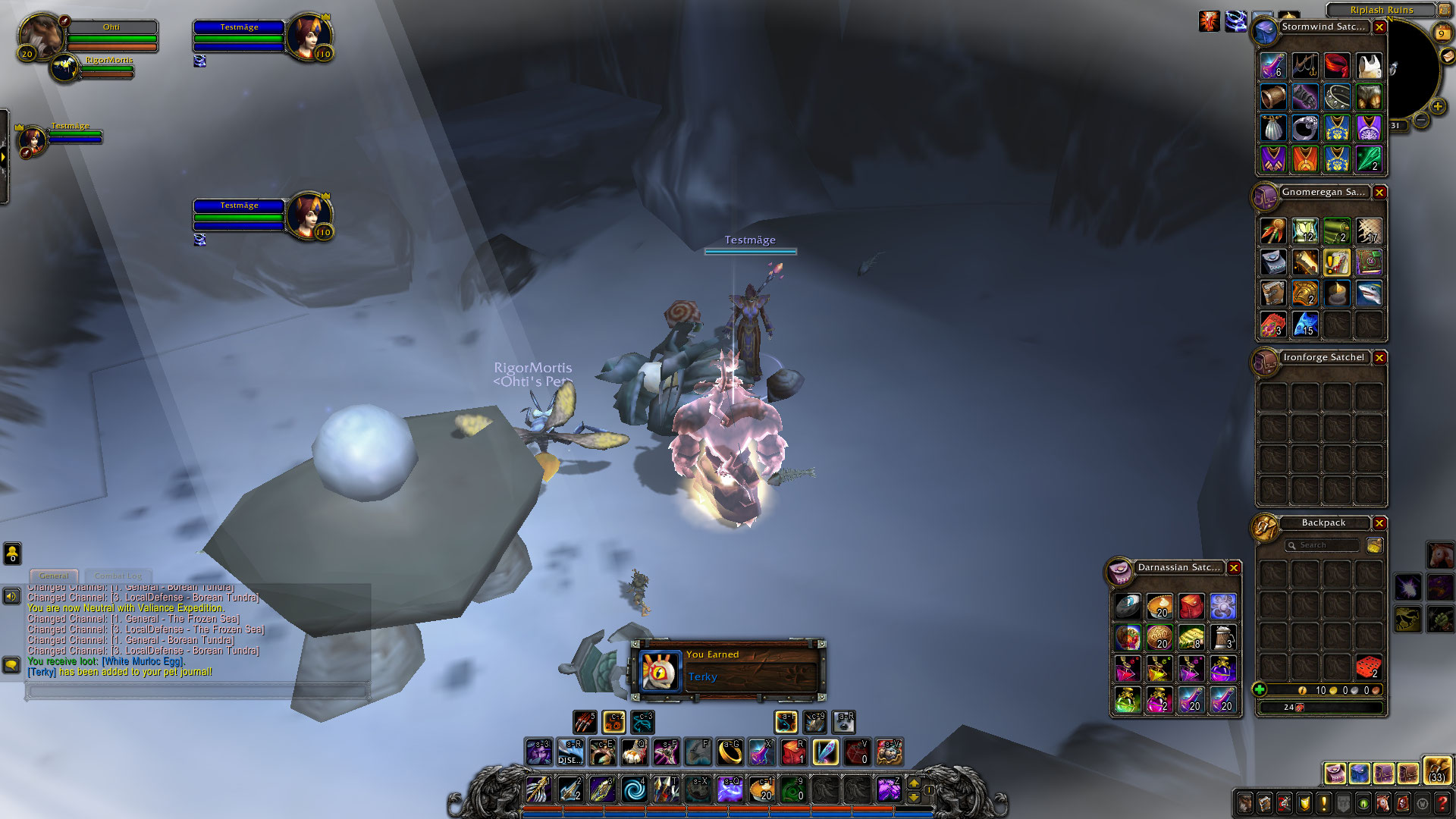
Task: Select the beer mug item
Action: [x=1222, y=638]
